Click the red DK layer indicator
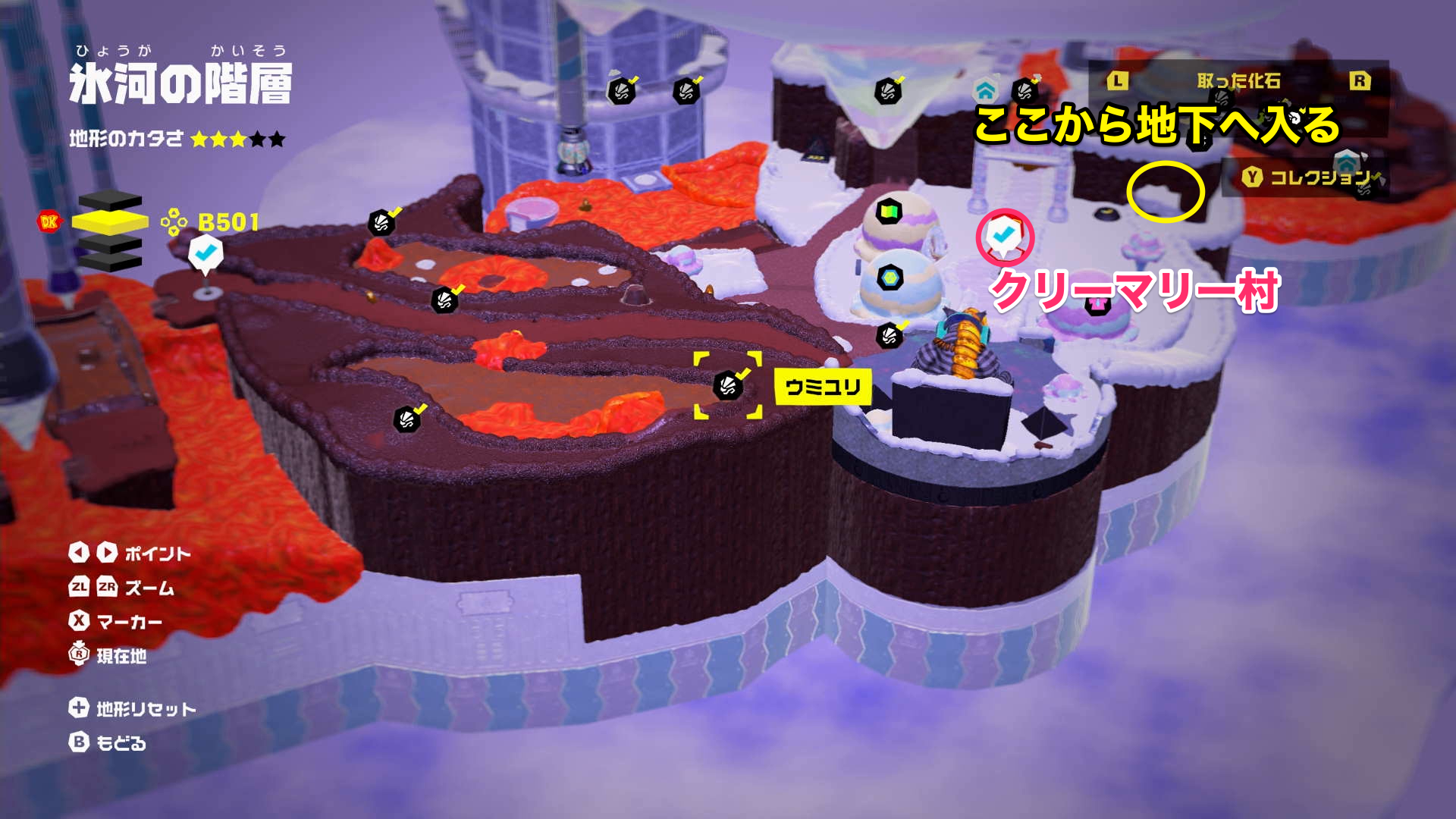 pyautogui.click(x=49, y=221)
